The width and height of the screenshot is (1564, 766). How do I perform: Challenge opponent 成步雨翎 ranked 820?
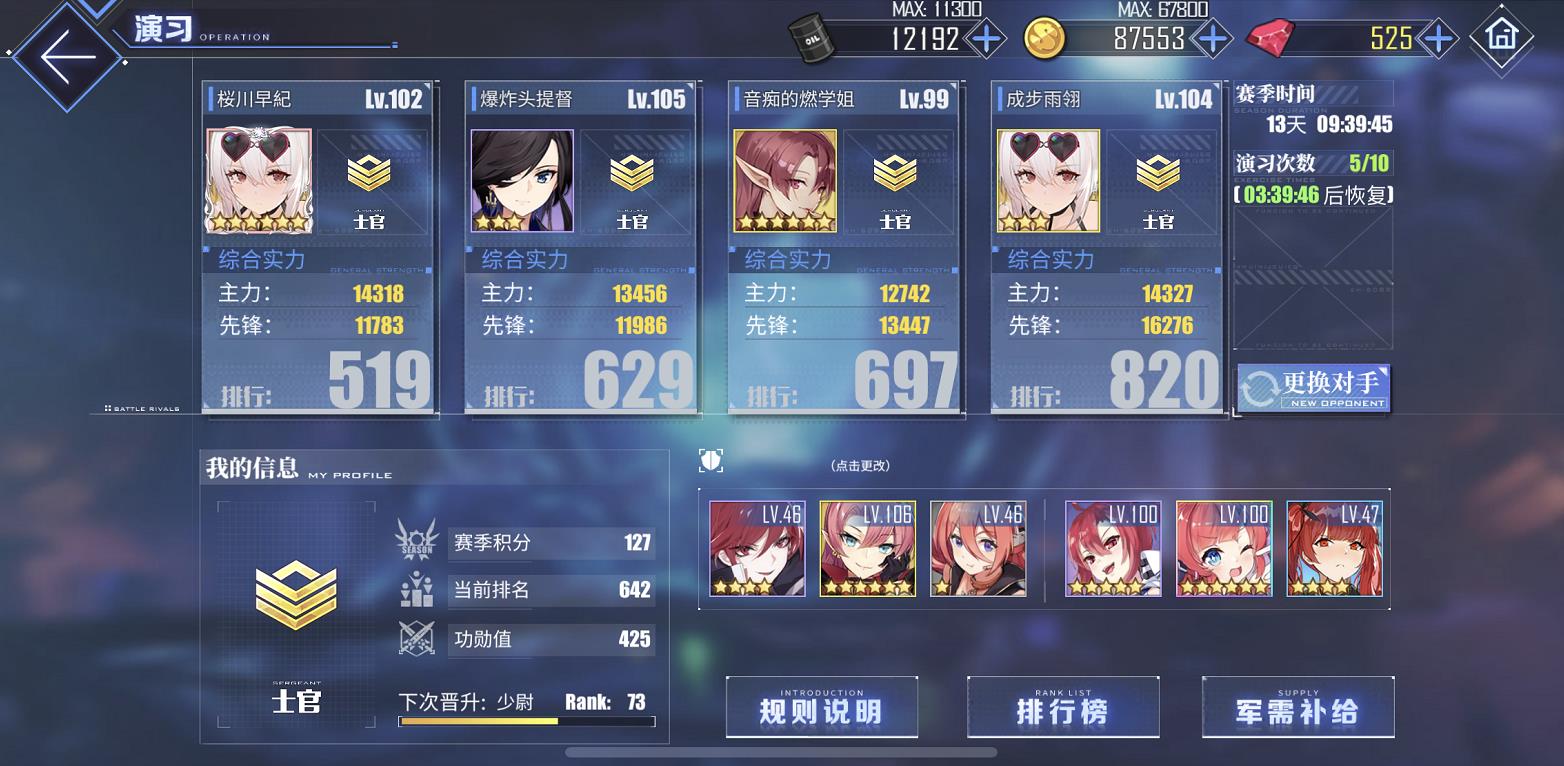(1107, 247)
